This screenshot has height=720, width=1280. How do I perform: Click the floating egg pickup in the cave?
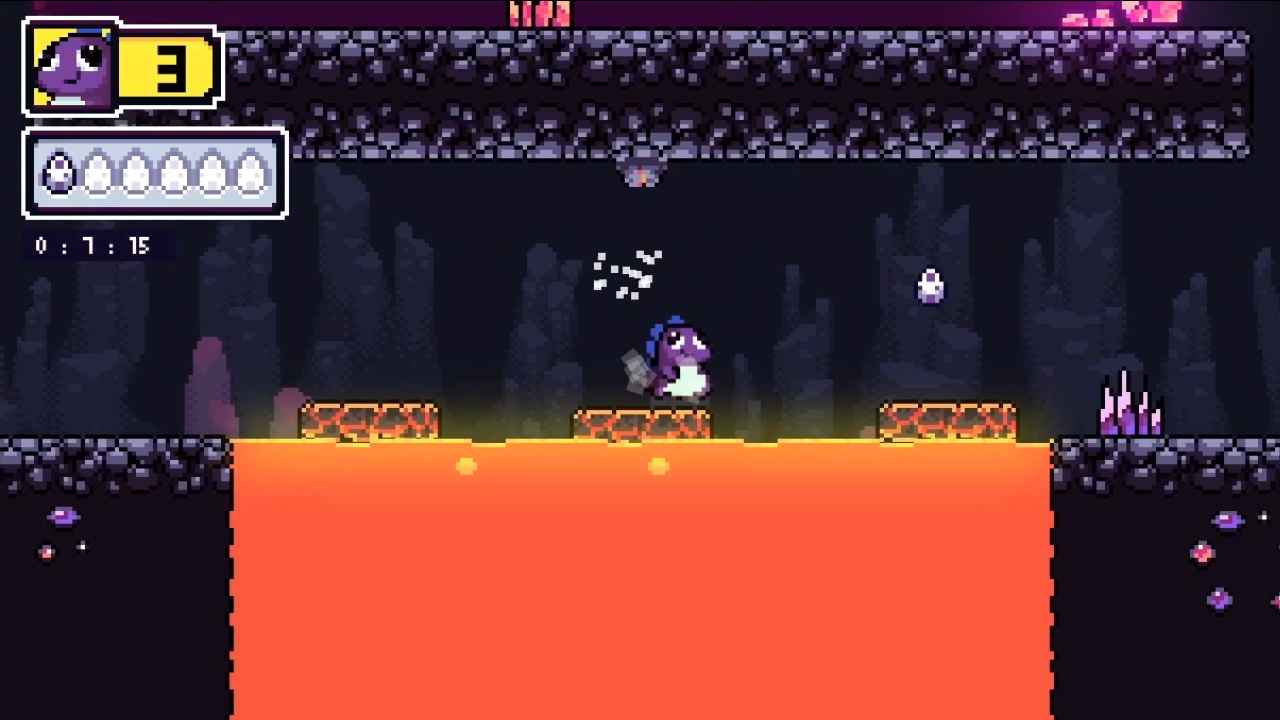929,288
